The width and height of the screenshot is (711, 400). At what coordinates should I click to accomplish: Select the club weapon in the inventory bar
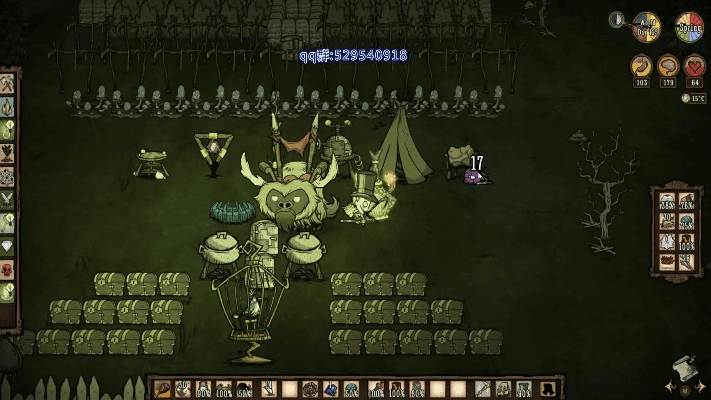click(163, 388)
